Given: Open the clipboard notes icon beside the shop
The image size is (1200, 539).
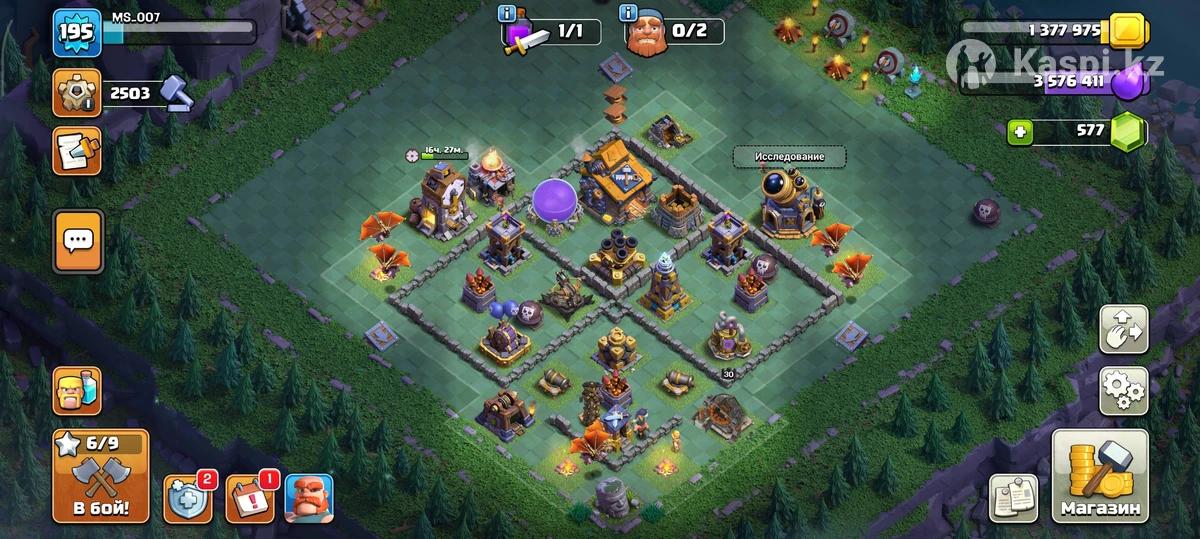Looking at the screenshot, I should [1014, 498].
